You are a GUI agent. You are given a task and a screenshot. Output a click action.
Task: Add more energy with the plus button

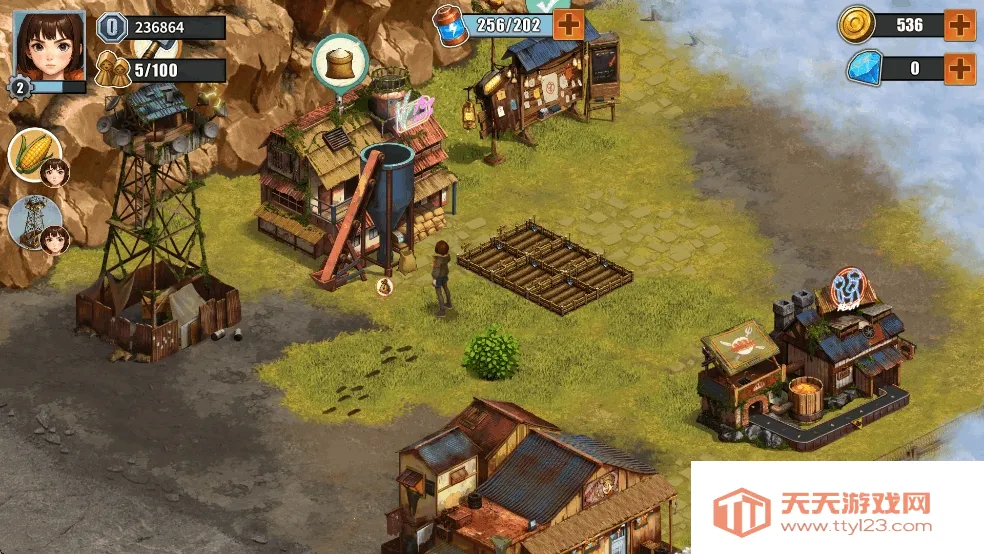(568, 24)
